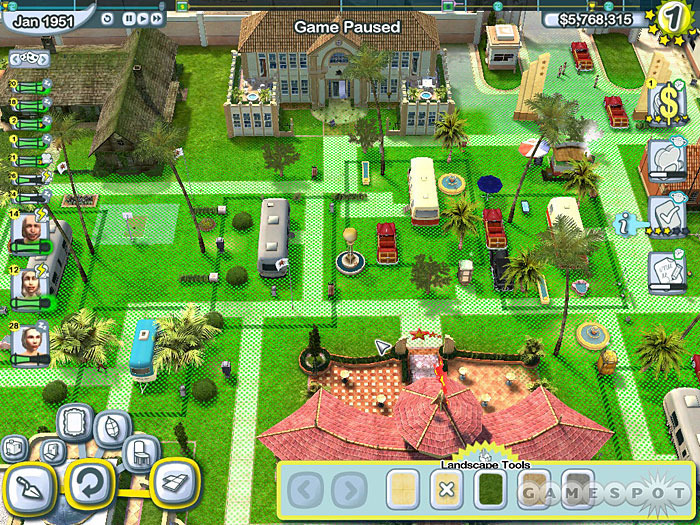
Task: Select the light yellow tile swatch
Action: pos(403,490)
